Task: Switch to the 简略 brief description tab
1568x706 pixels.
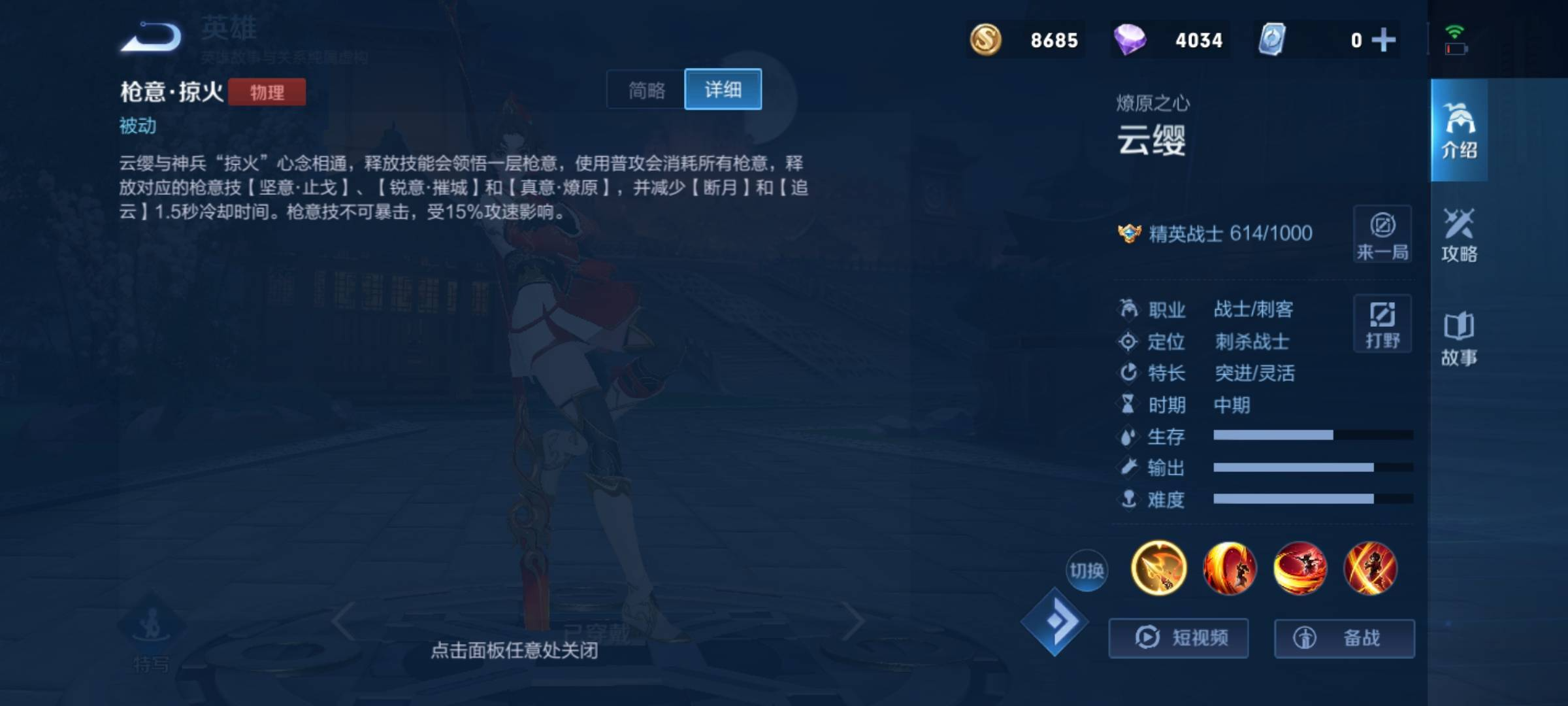Action: click(646, 90)
